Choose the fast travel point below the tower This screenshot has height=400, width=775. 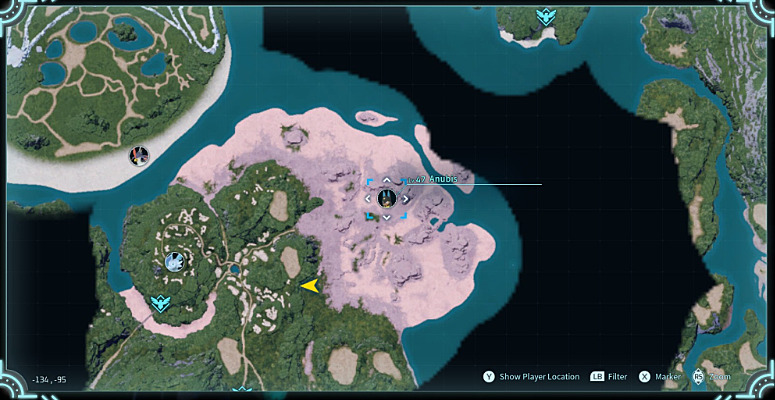coord(159,304)
